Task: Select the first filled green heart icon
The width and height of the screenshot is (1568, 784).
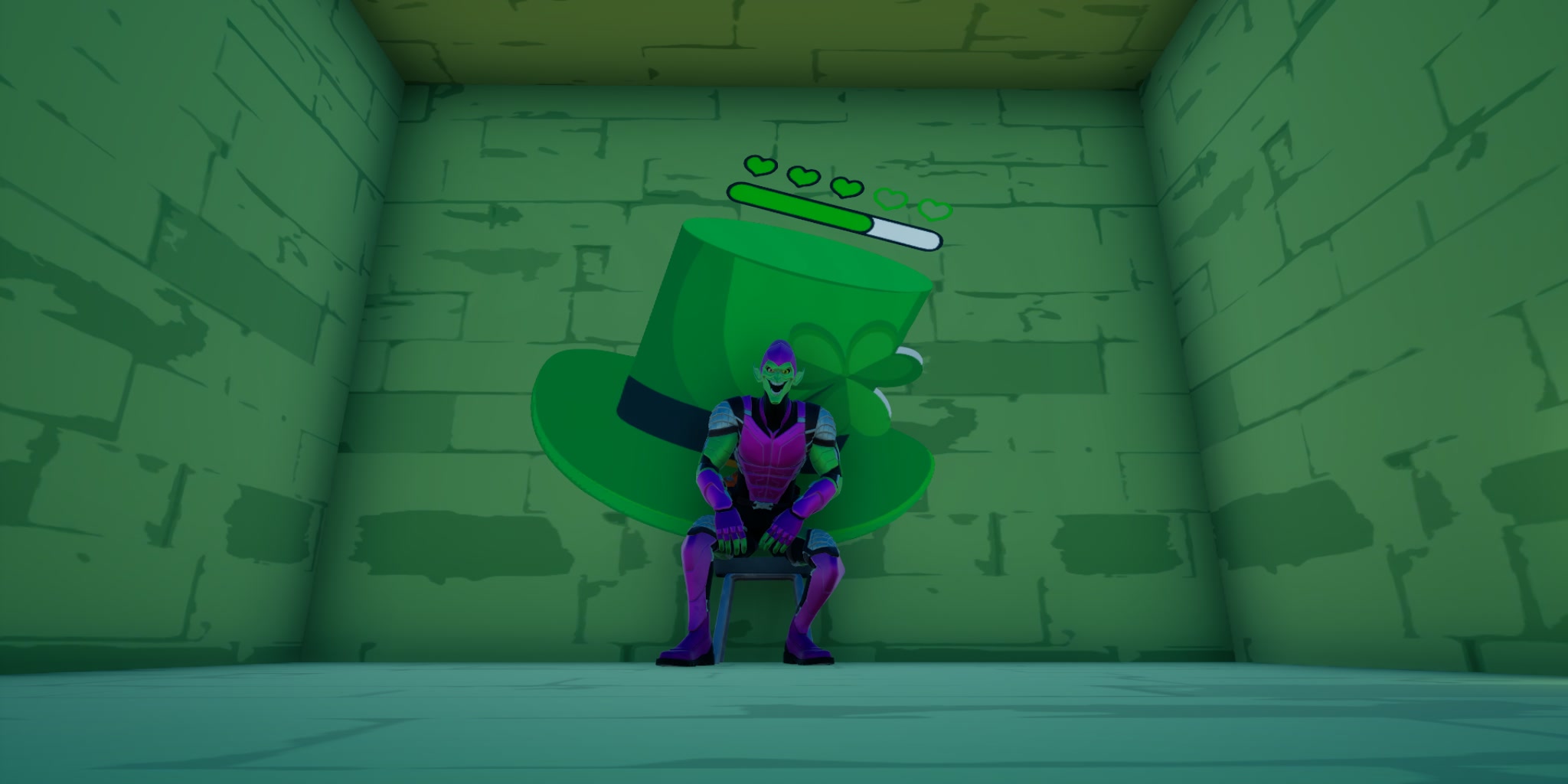Action: pos(760,165)
